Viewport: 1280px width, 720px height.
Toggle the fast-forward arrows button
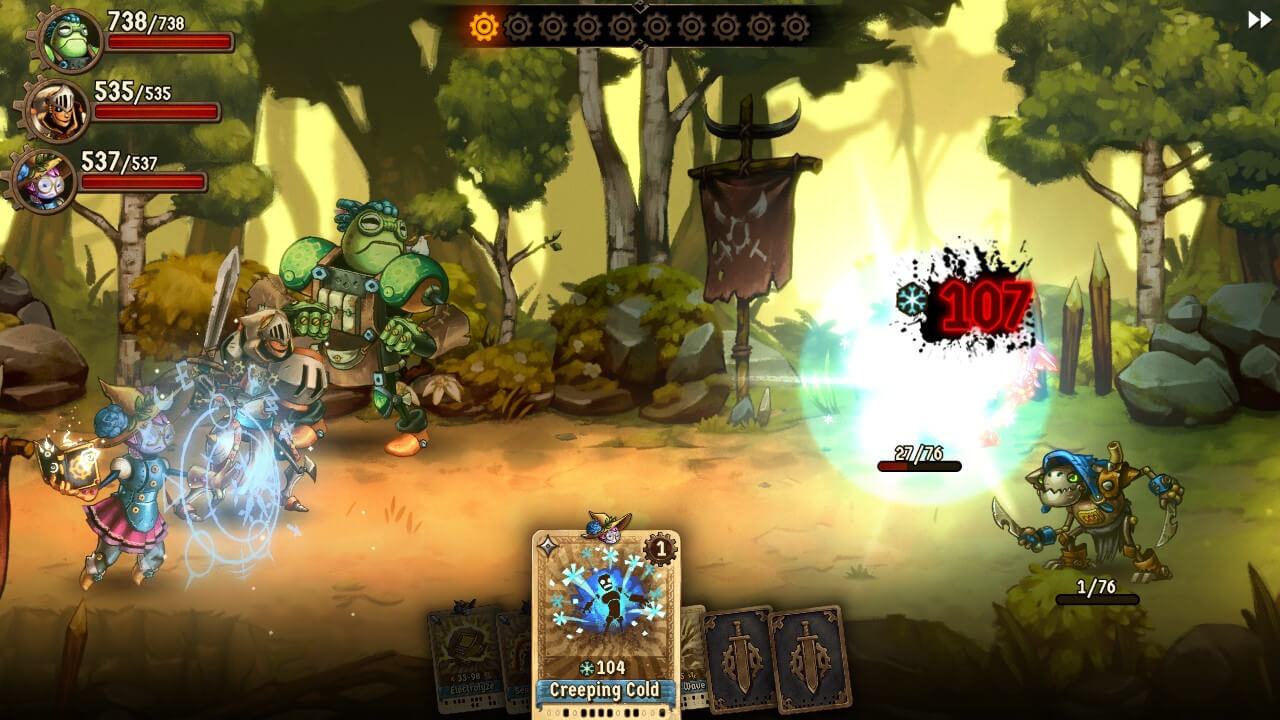(x=1258, y=20)
